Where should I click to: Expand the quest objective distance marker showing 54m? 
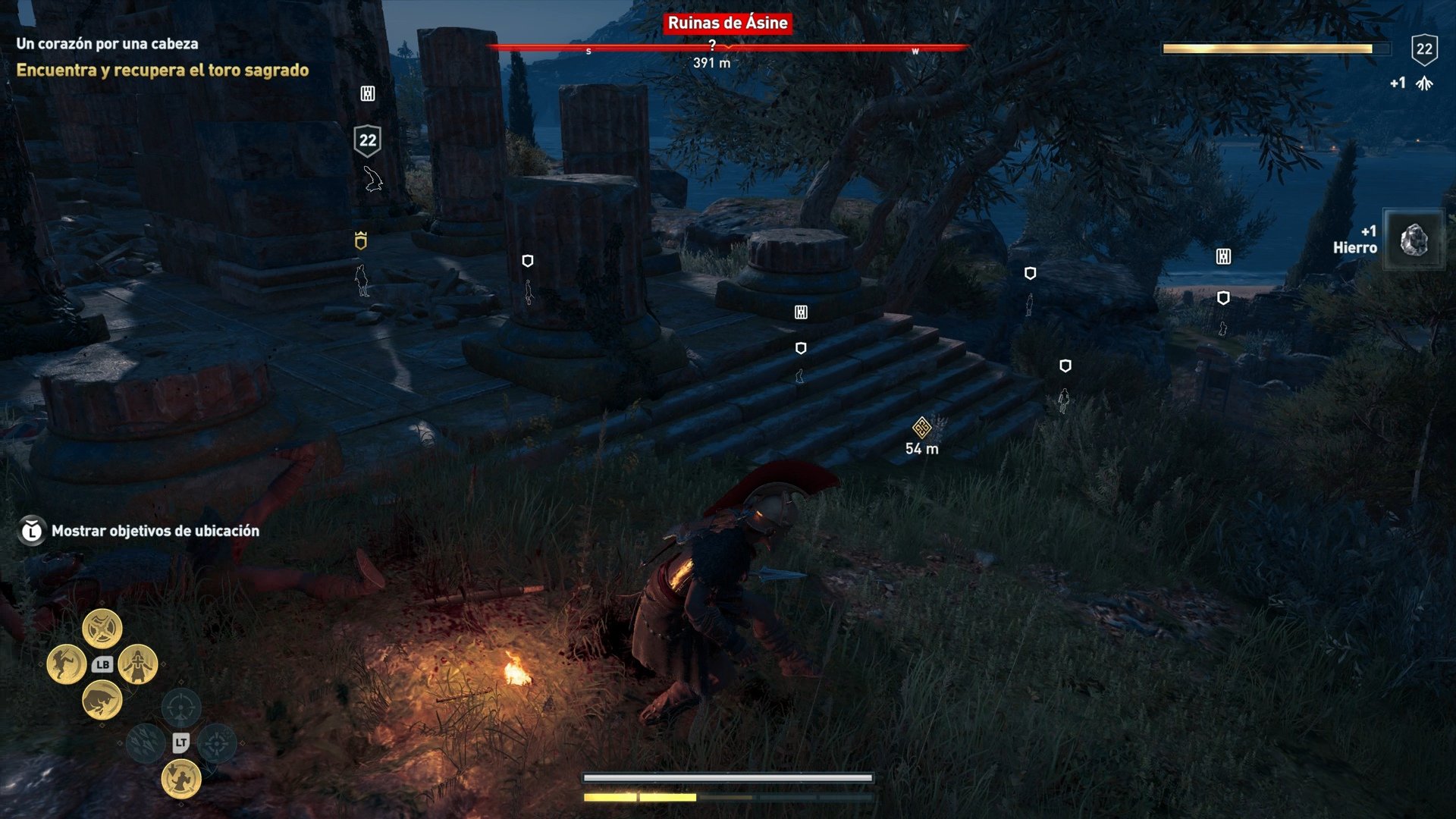[x=921, y=429]
